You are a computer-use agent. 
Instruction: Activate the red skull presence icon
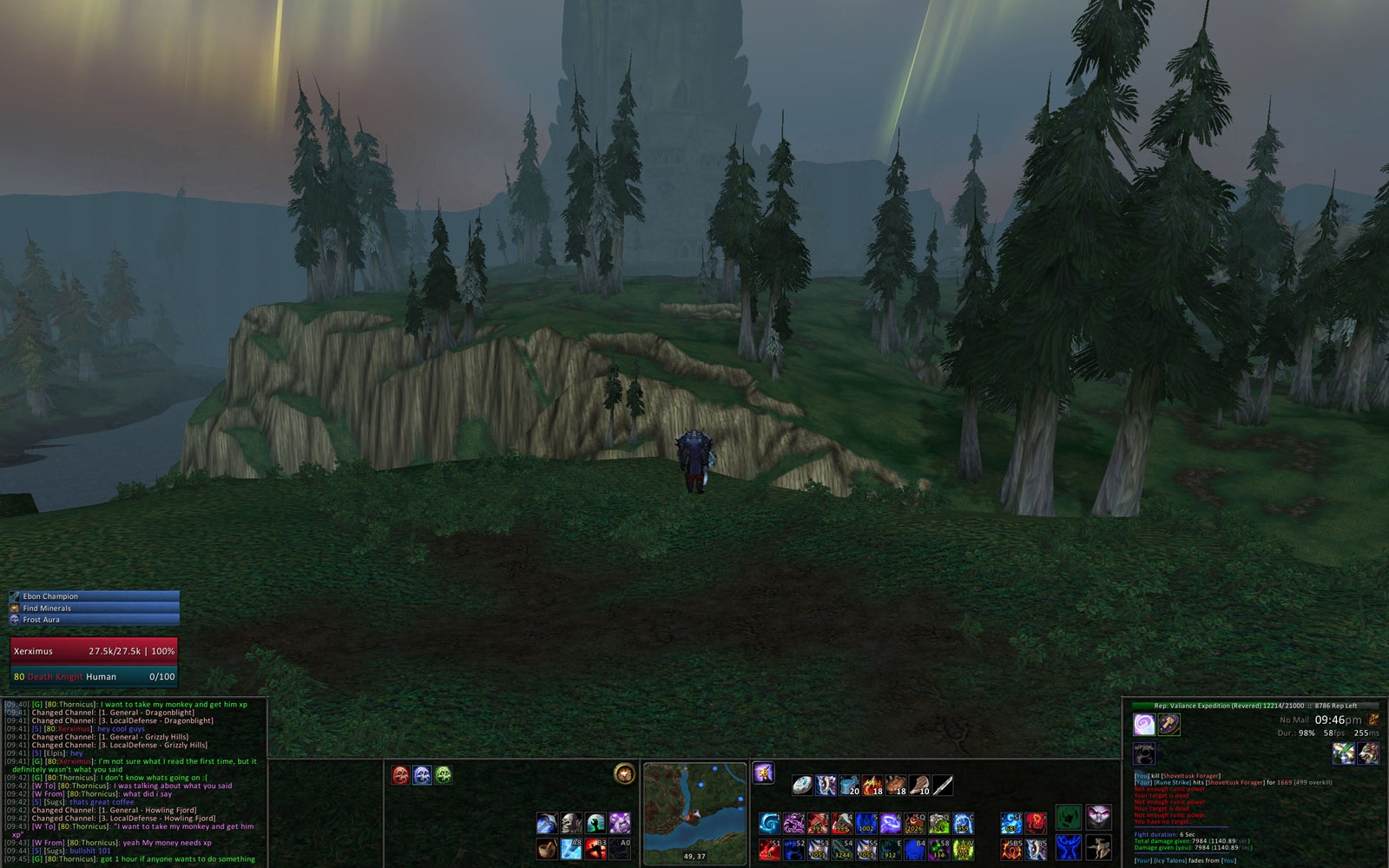[x=400, y=774]
